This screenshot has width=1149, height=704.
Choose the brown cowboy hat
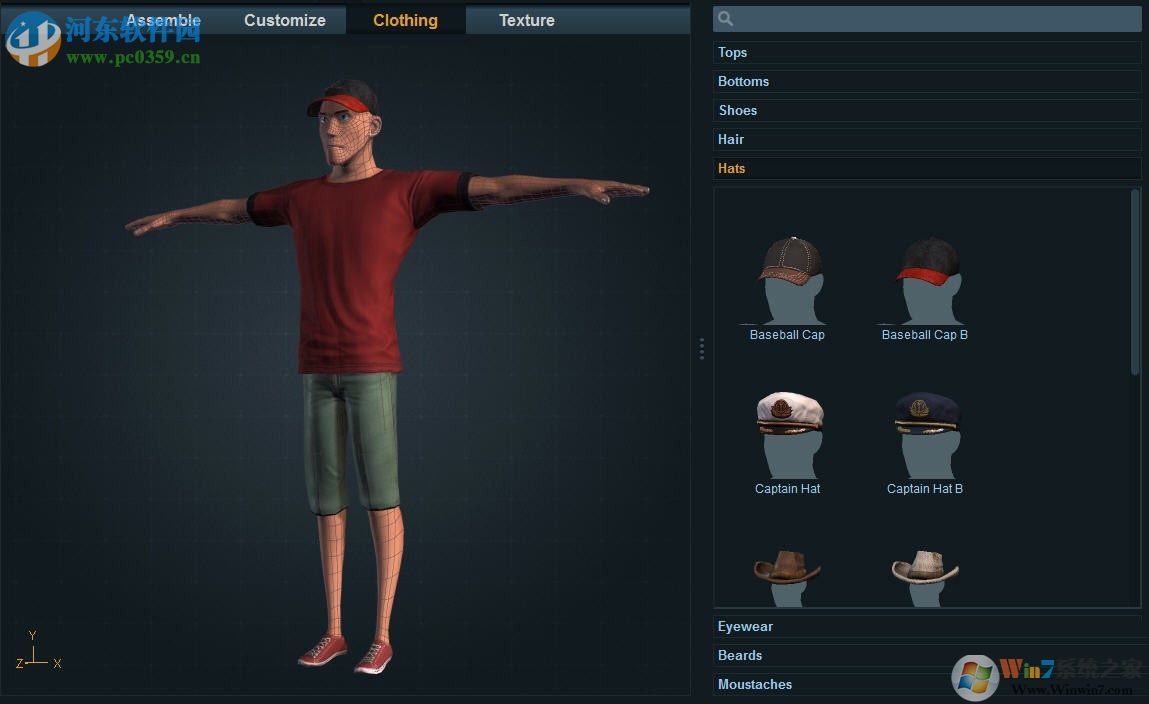click(x=787, y=574)
